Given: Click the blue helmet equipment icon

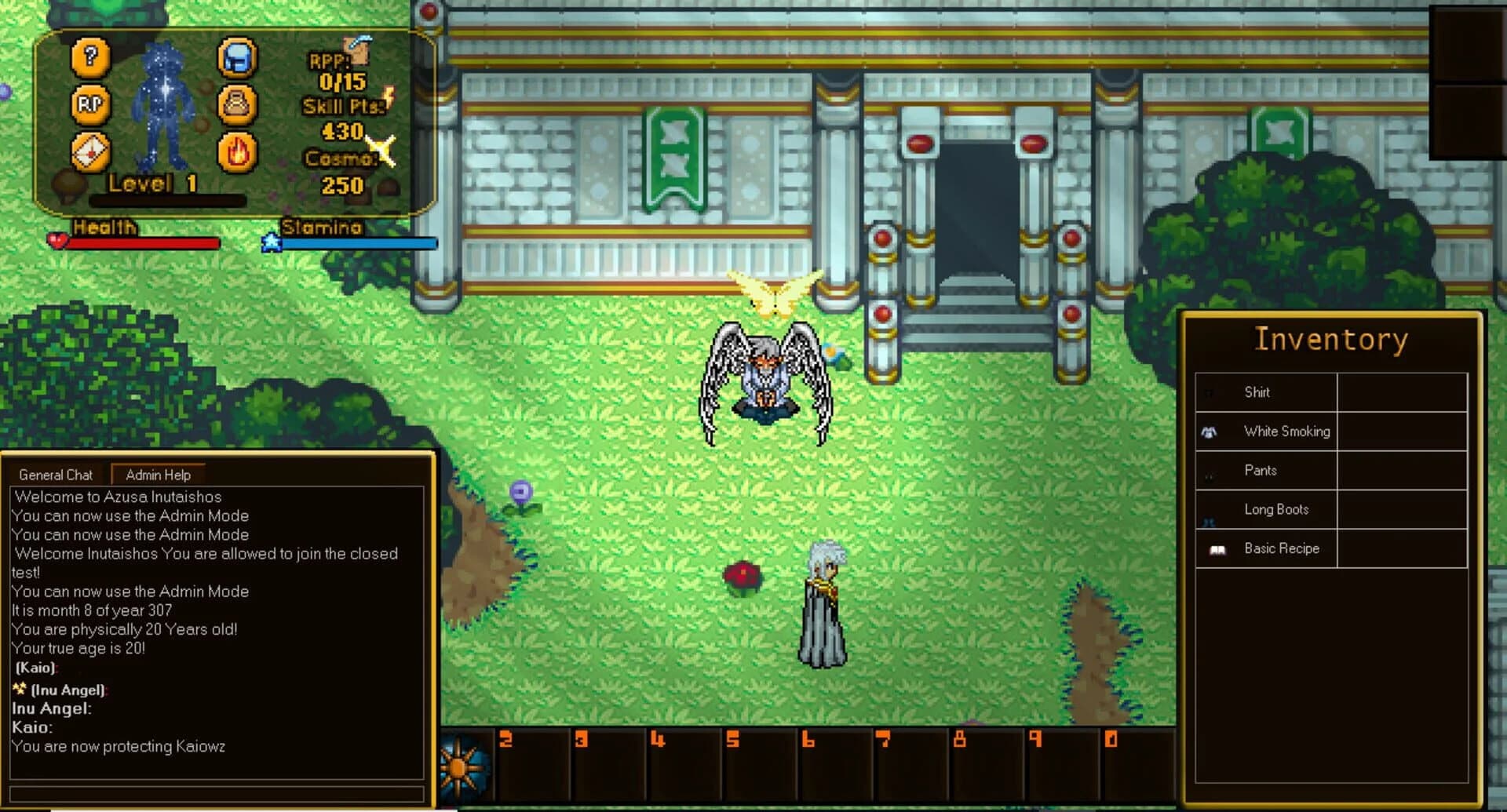Looking at the screenshot, I should tap(238, 58).
